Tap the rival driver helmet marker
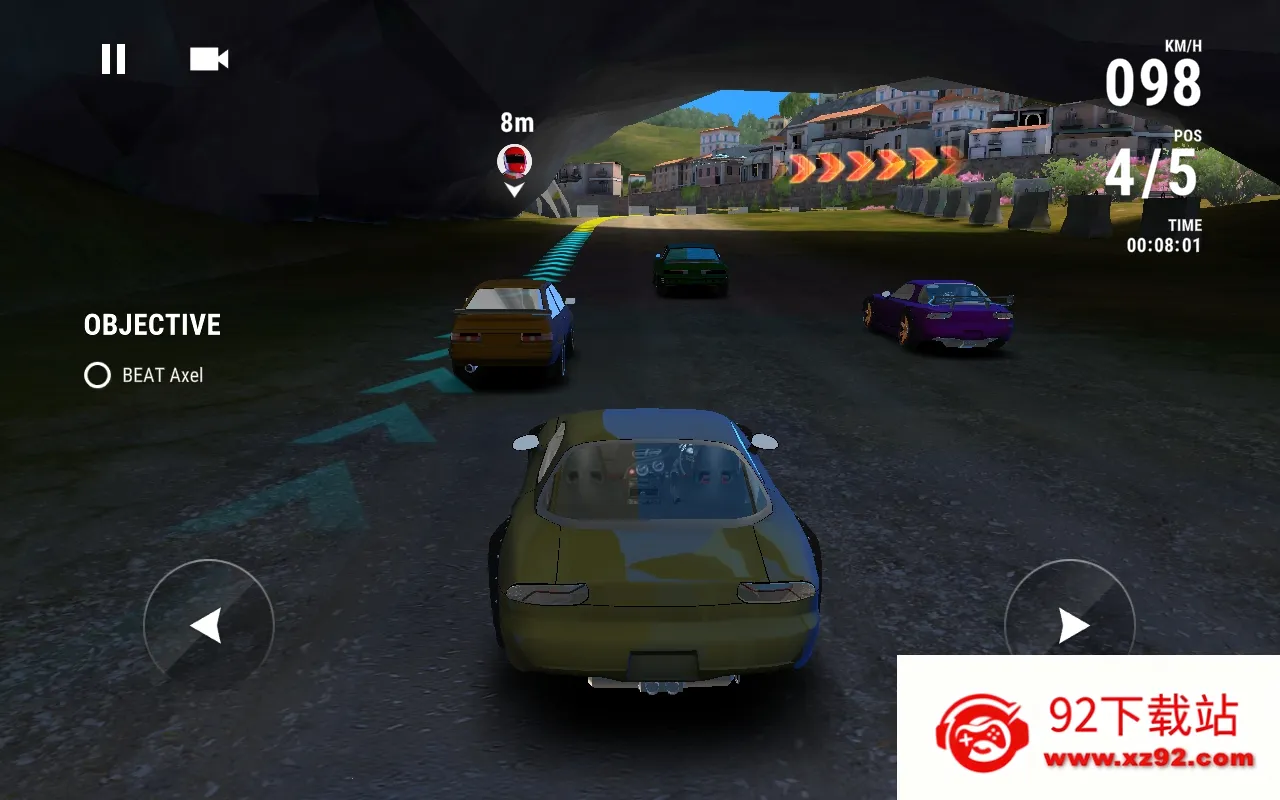This screenshot has height=800, width=1280. [513, 160]
